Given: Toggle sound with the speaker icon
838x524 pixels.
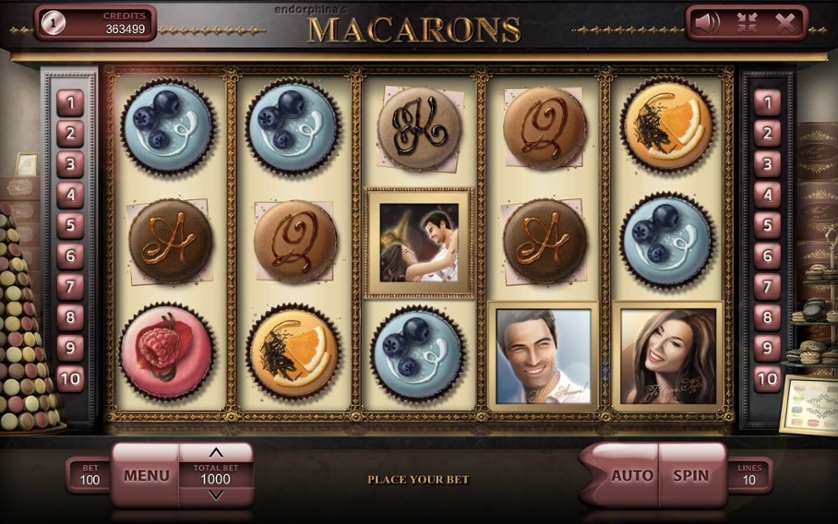Looking at the screenshot, I should [707, 22].
